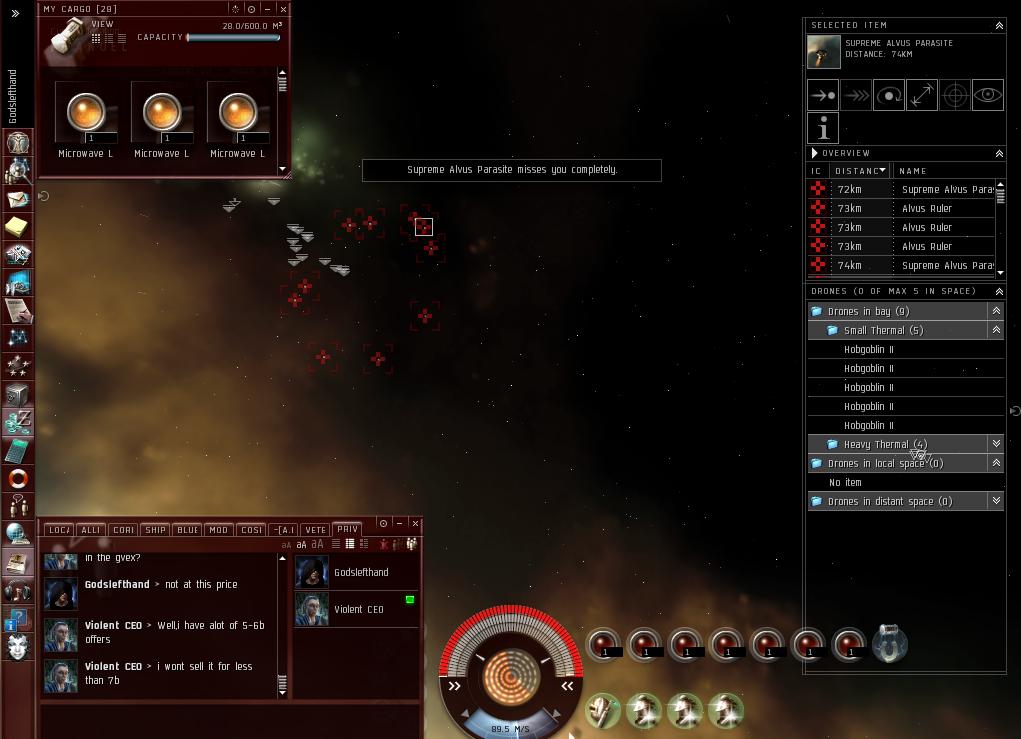Viewport: 1021px width, 739px height.
Task: Close the chat window
Action: click(x=415, y=523)
